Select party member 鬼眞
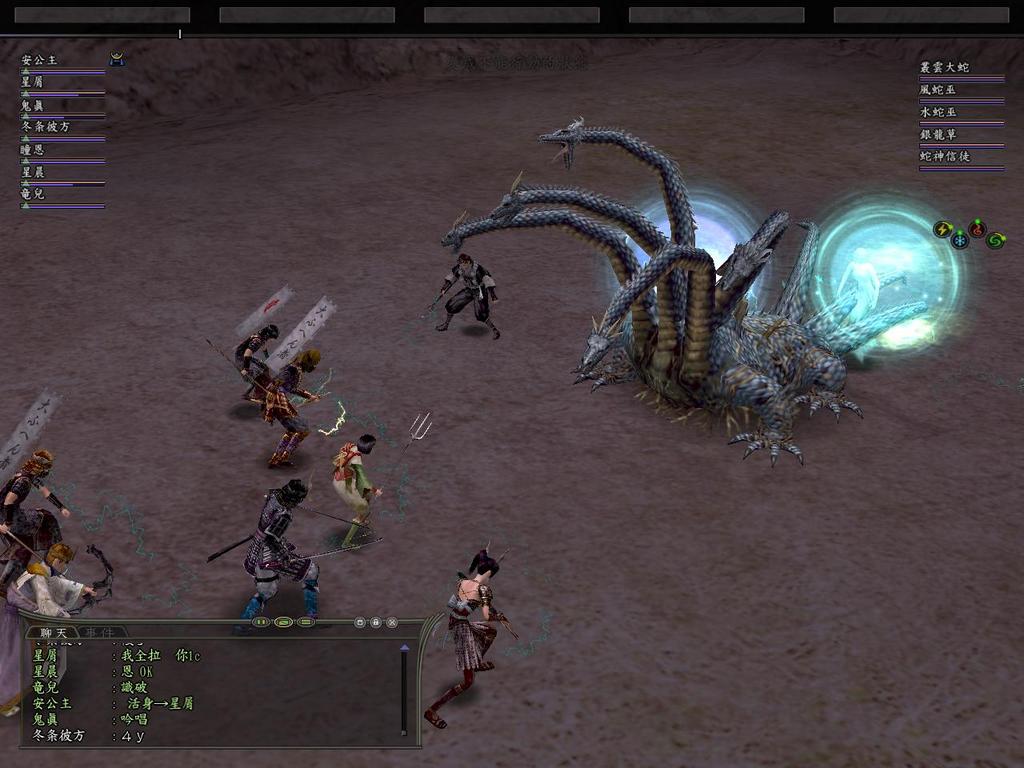 33,104
